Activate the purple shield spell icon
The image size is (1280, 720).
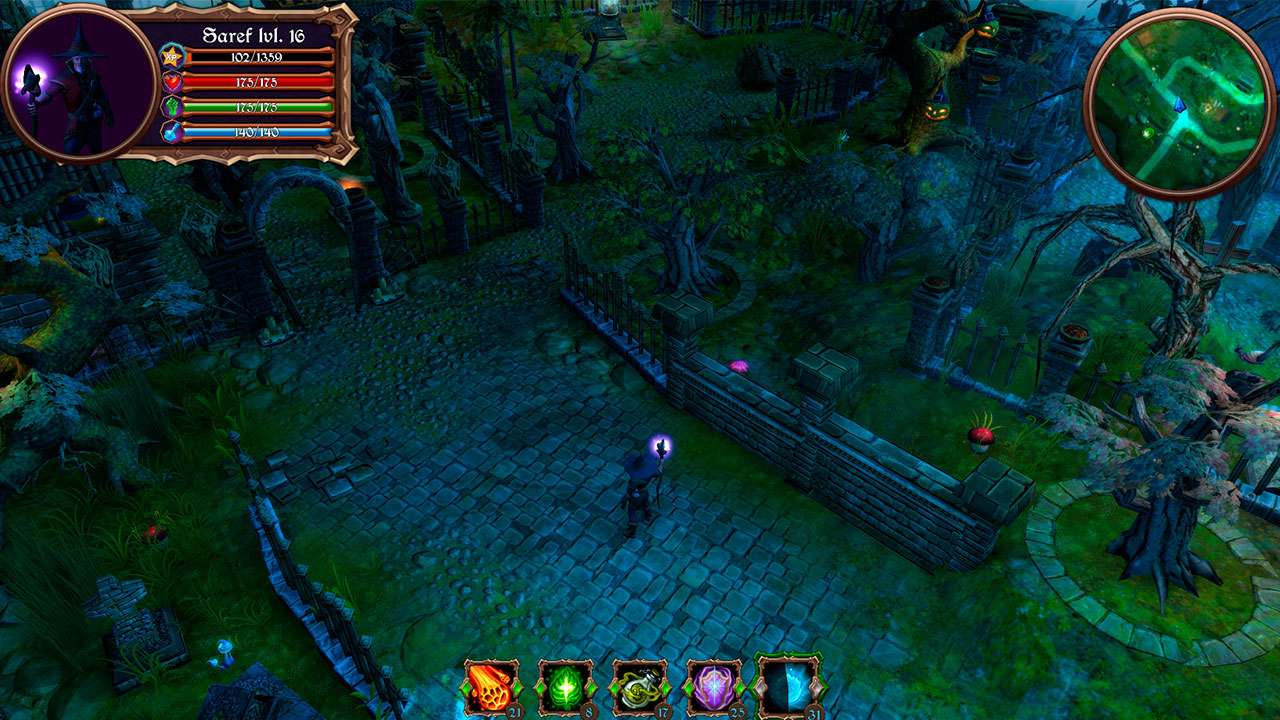click(x=714, y=688)
